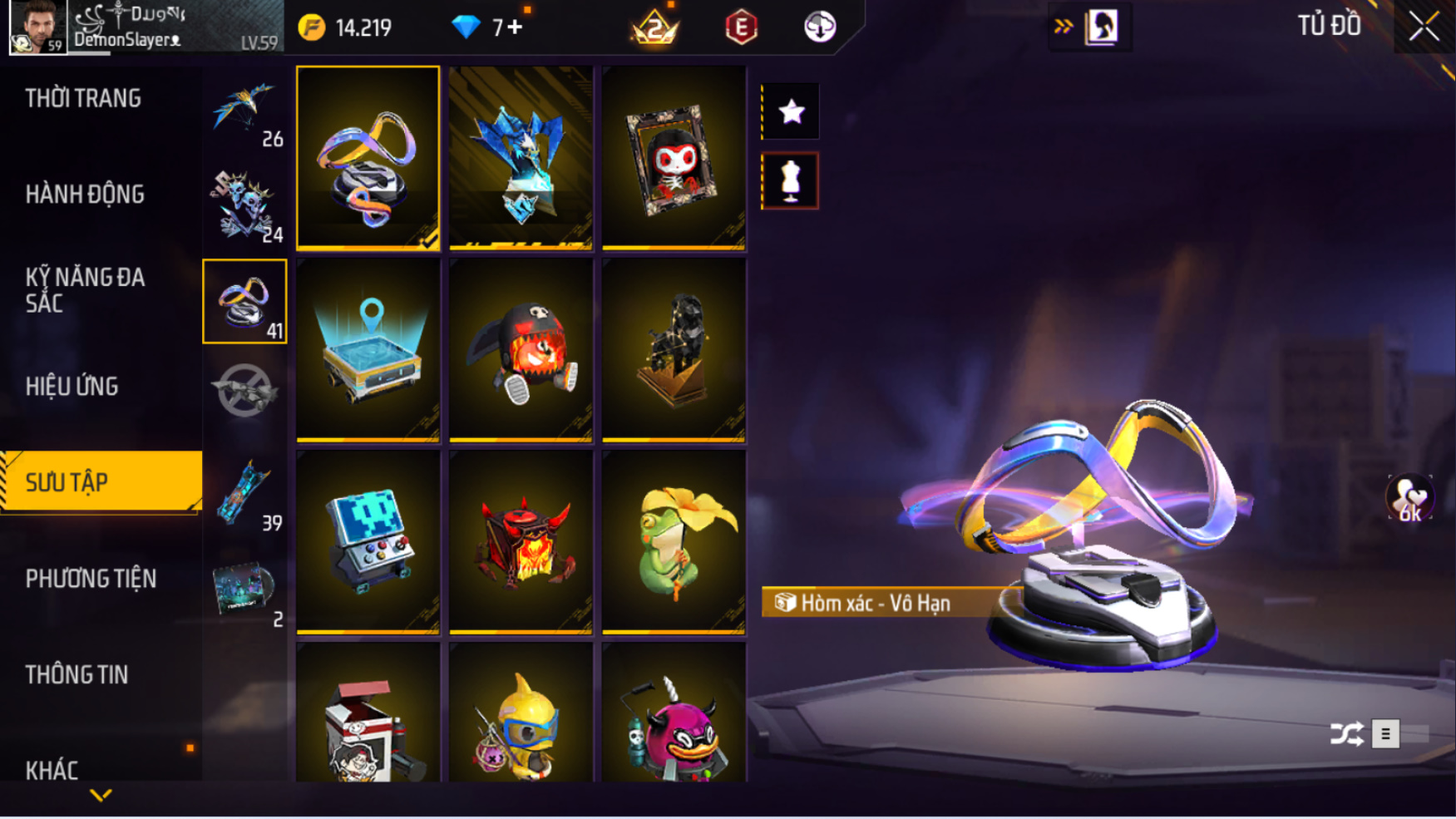Open the Thời Trang category
This screenshot has width=1456, height=819.
click(83, 99)
